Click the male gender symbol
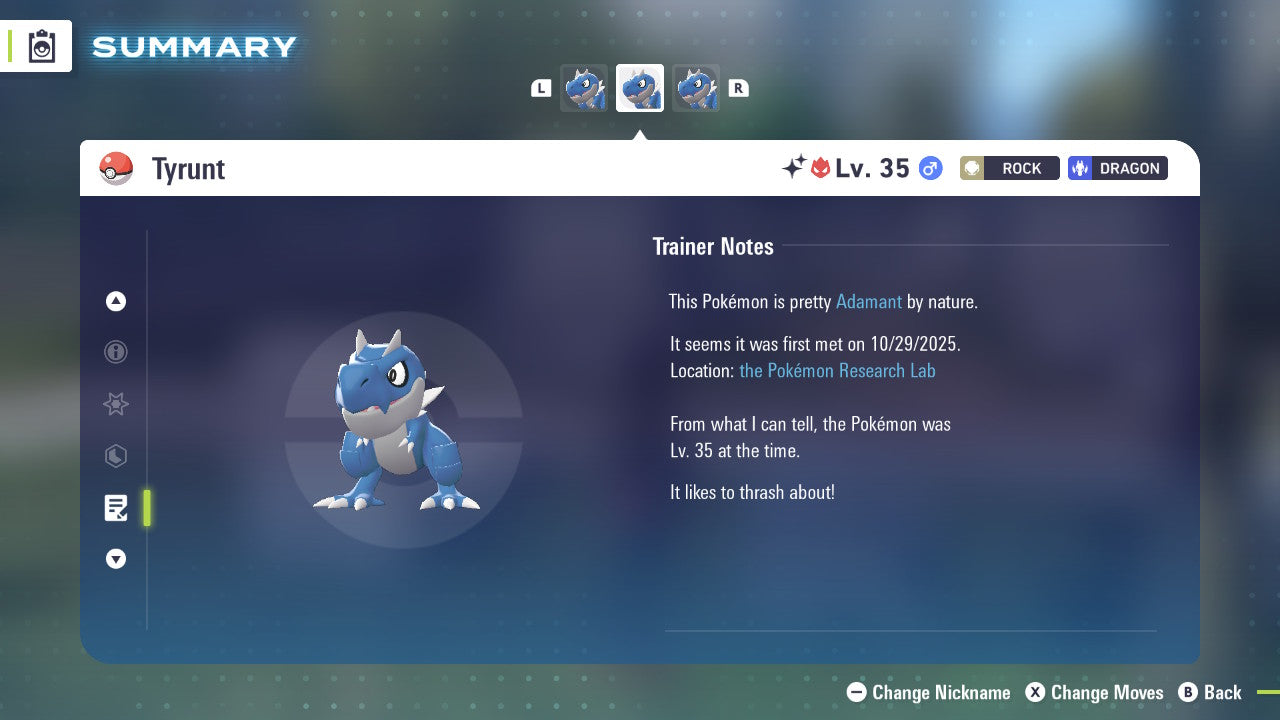This screenshot has height=720, width=1280. [929, 168]
